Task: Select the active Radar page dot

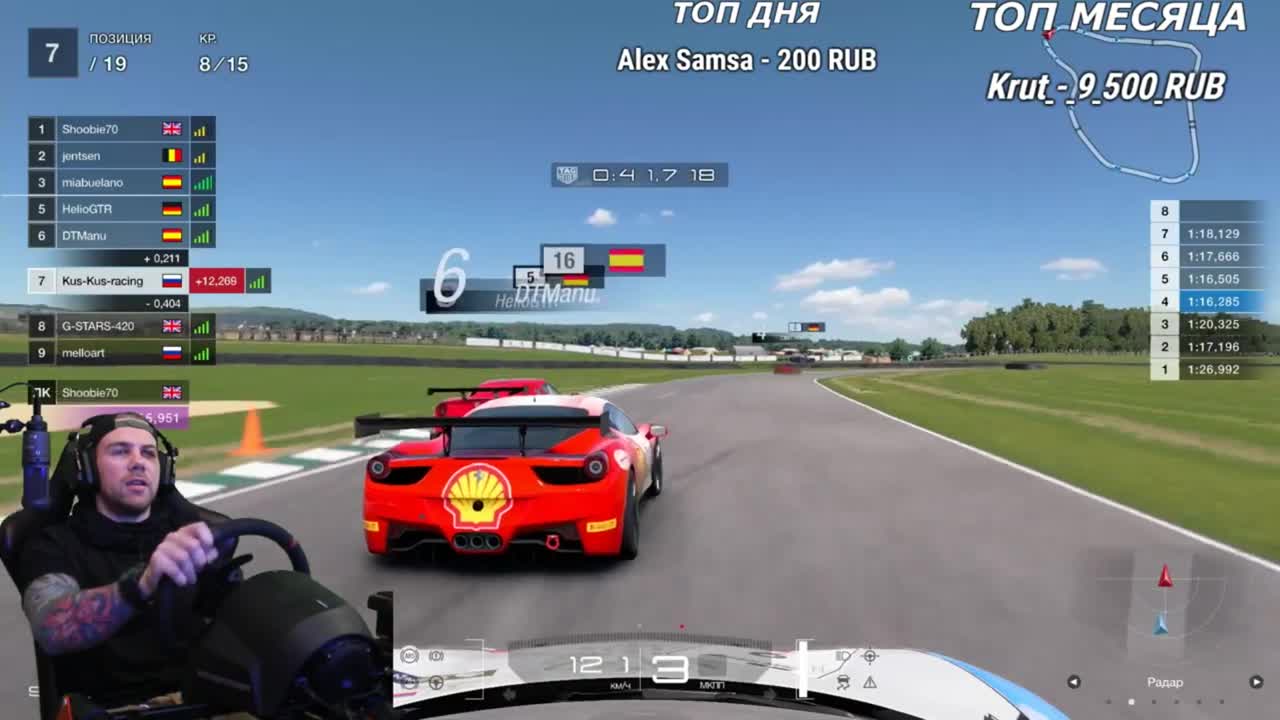Action: 1131,702
